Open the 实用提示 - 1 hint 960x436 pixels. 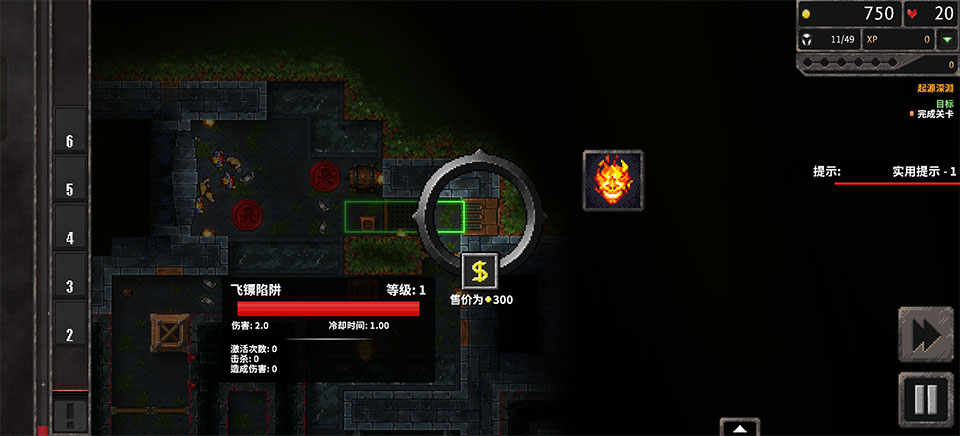point(924,172)
